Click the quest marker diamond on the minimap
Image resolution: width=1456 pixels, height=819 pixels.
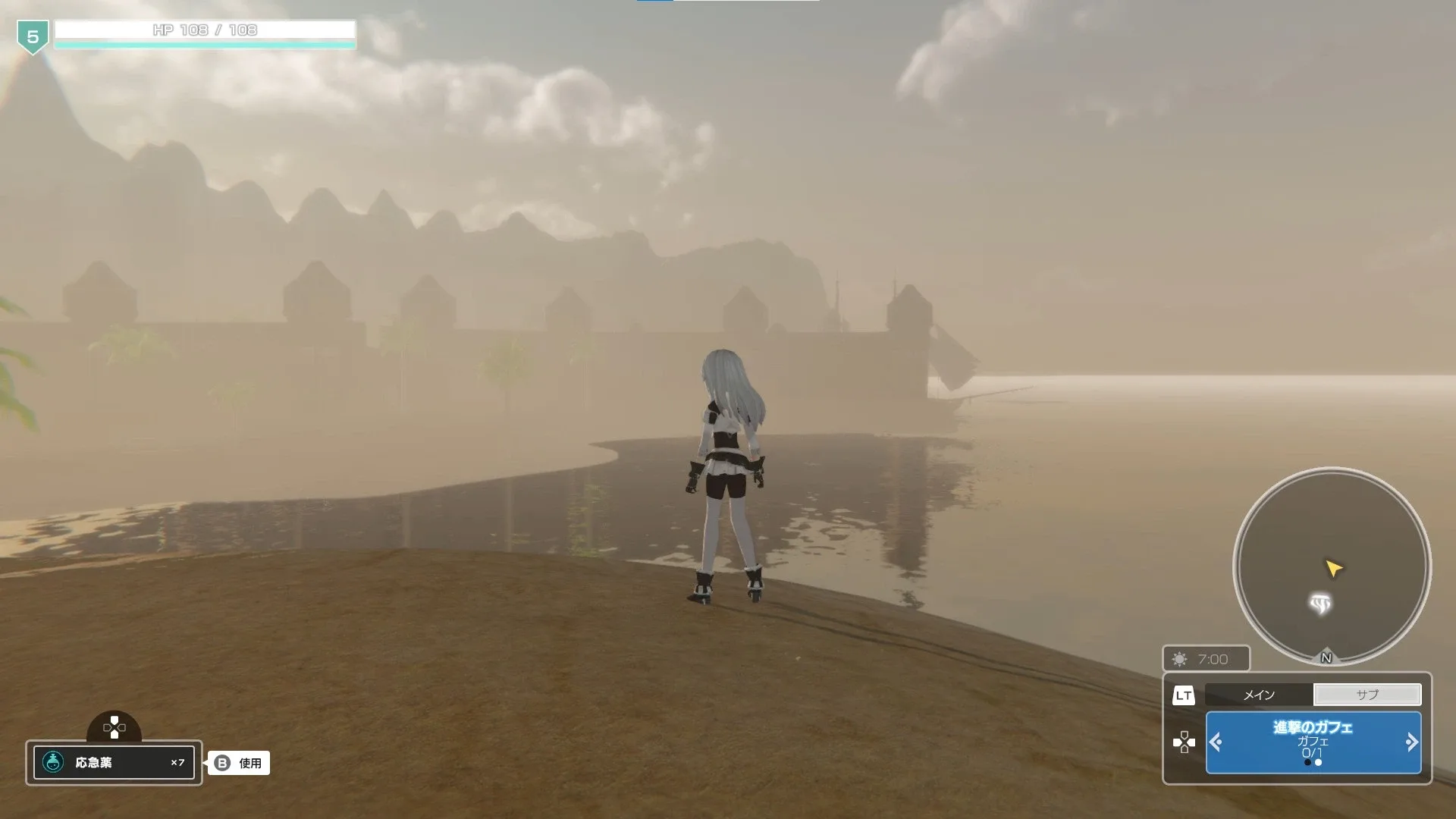[x=1322, y=603]
